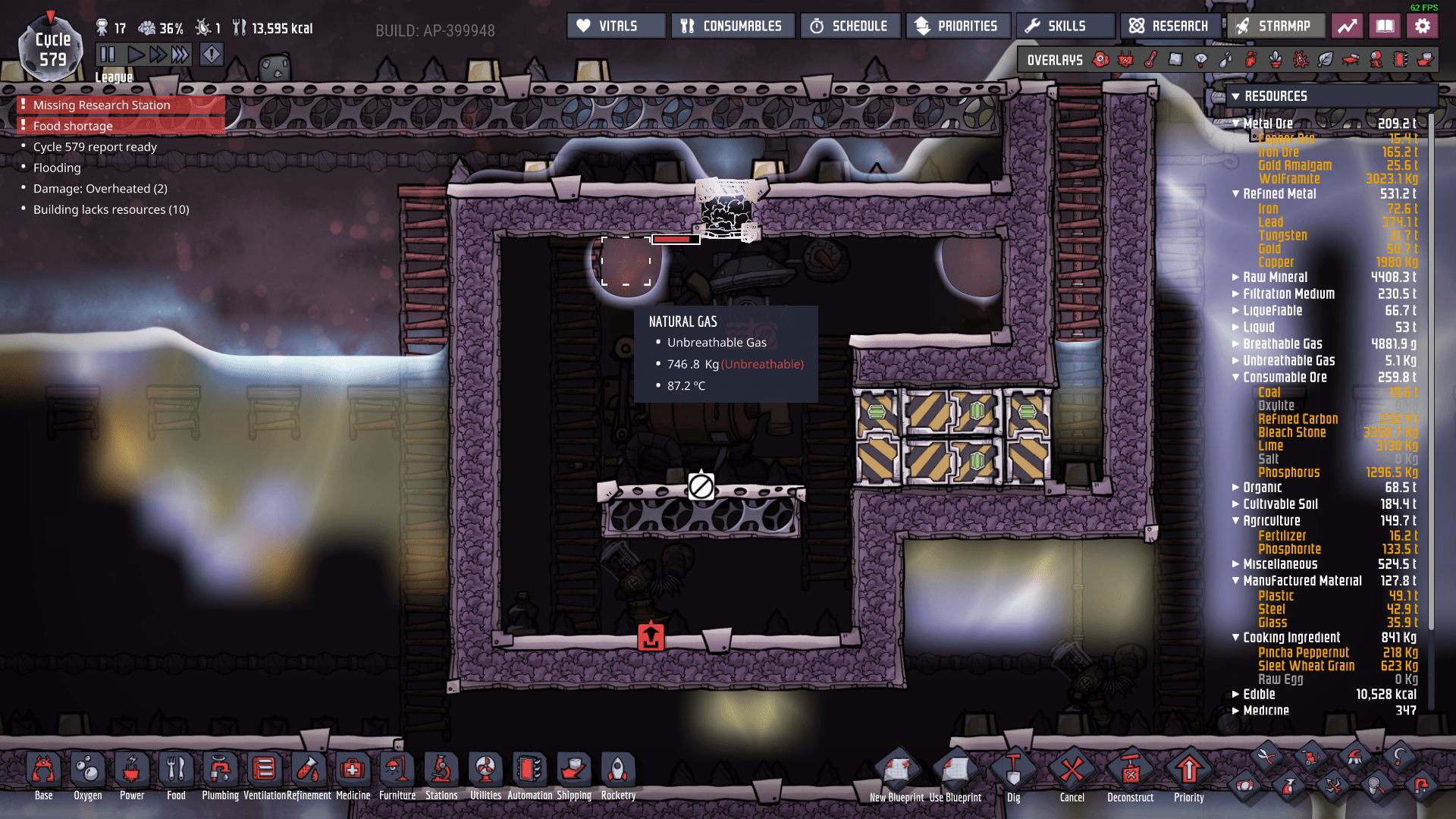Open the Cycle 579 report
The image size is (1456, 819).
96,146
